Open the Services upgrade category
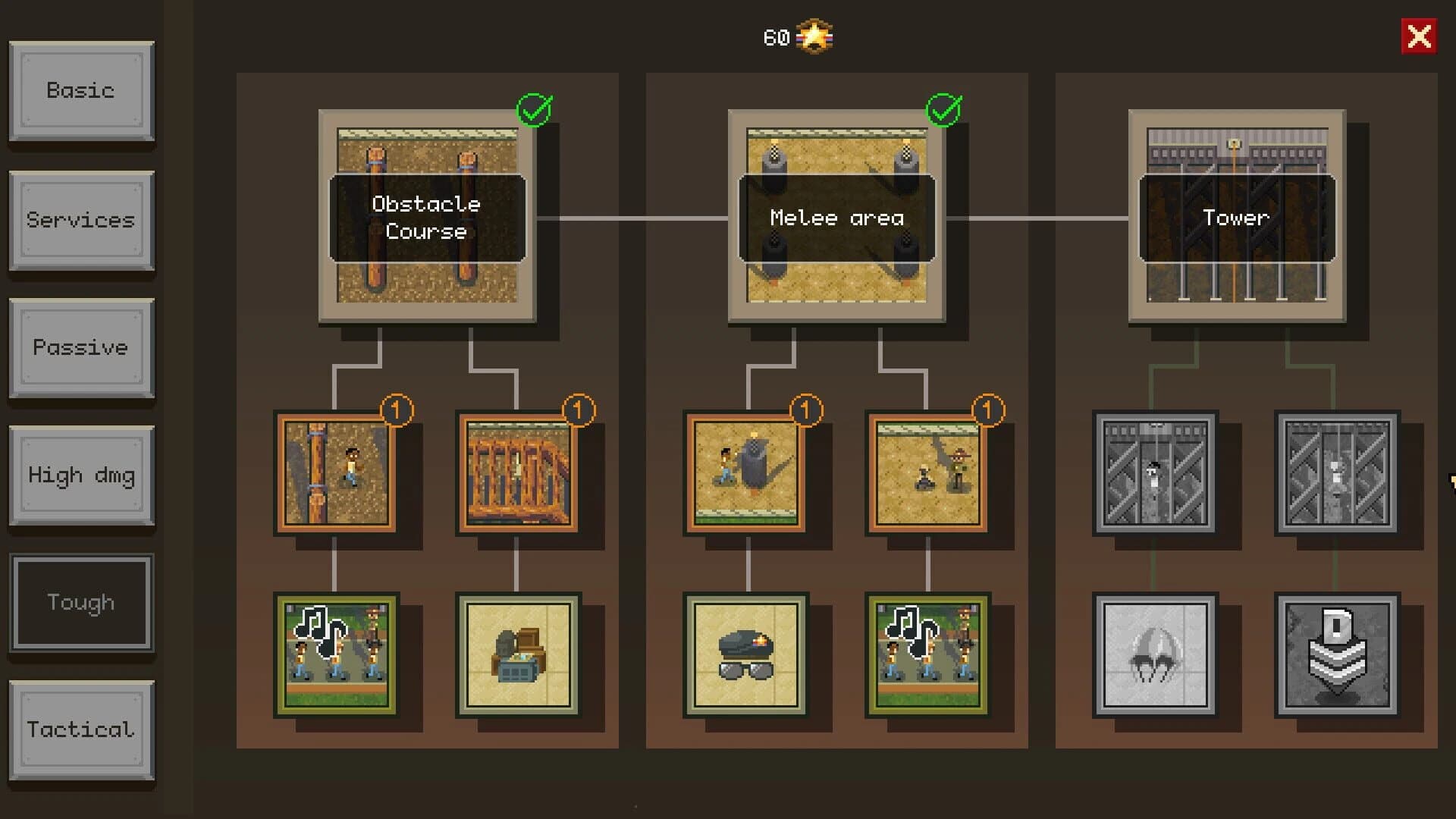Image resolution: width=1456 pixels, height=819 pixels. (81, 220)
